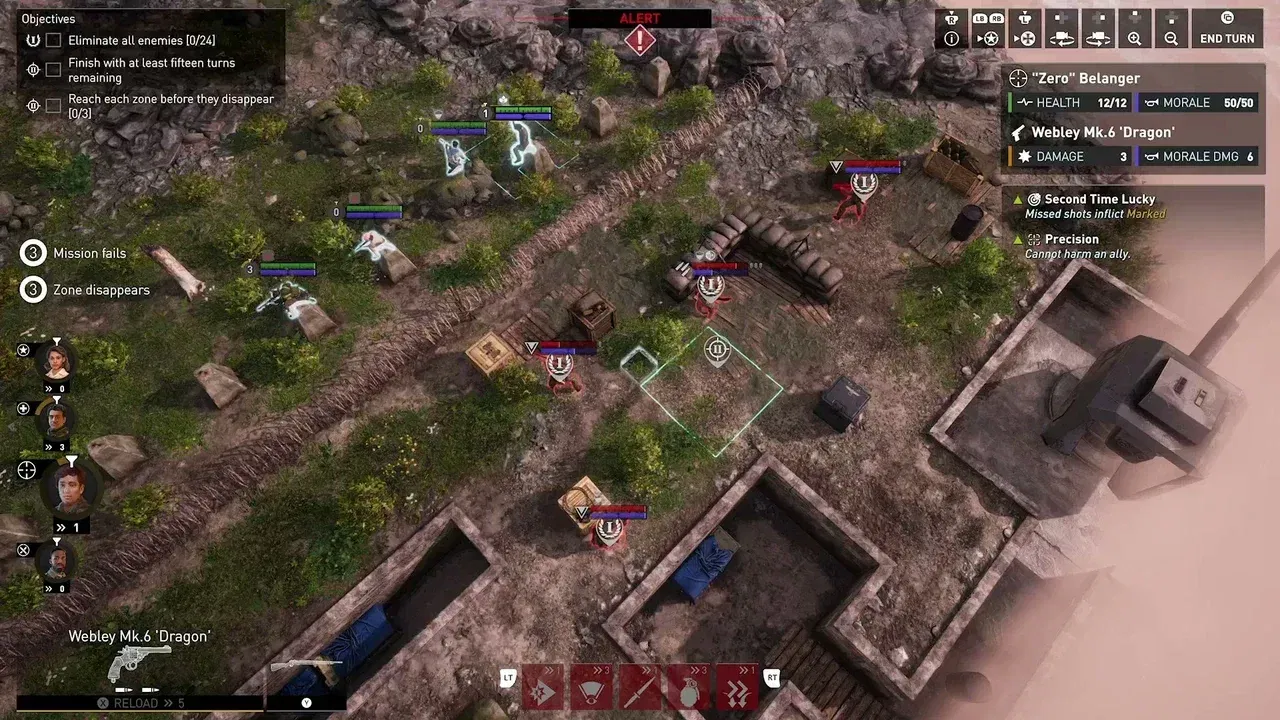
Task: Select the knife melee attack action
Action: point(640,686)
